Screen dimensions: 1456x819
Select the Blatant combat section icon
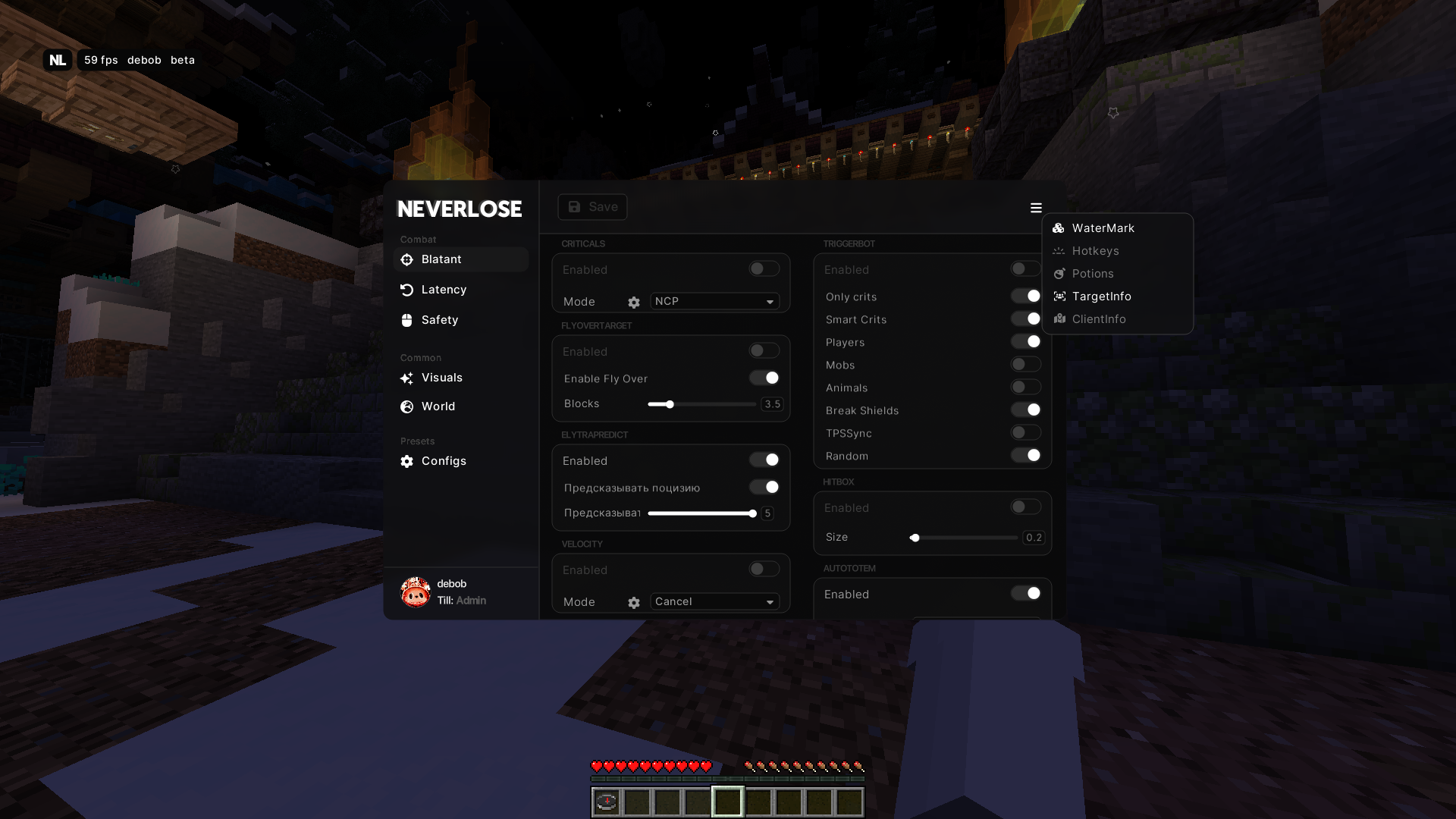point(407,259)
